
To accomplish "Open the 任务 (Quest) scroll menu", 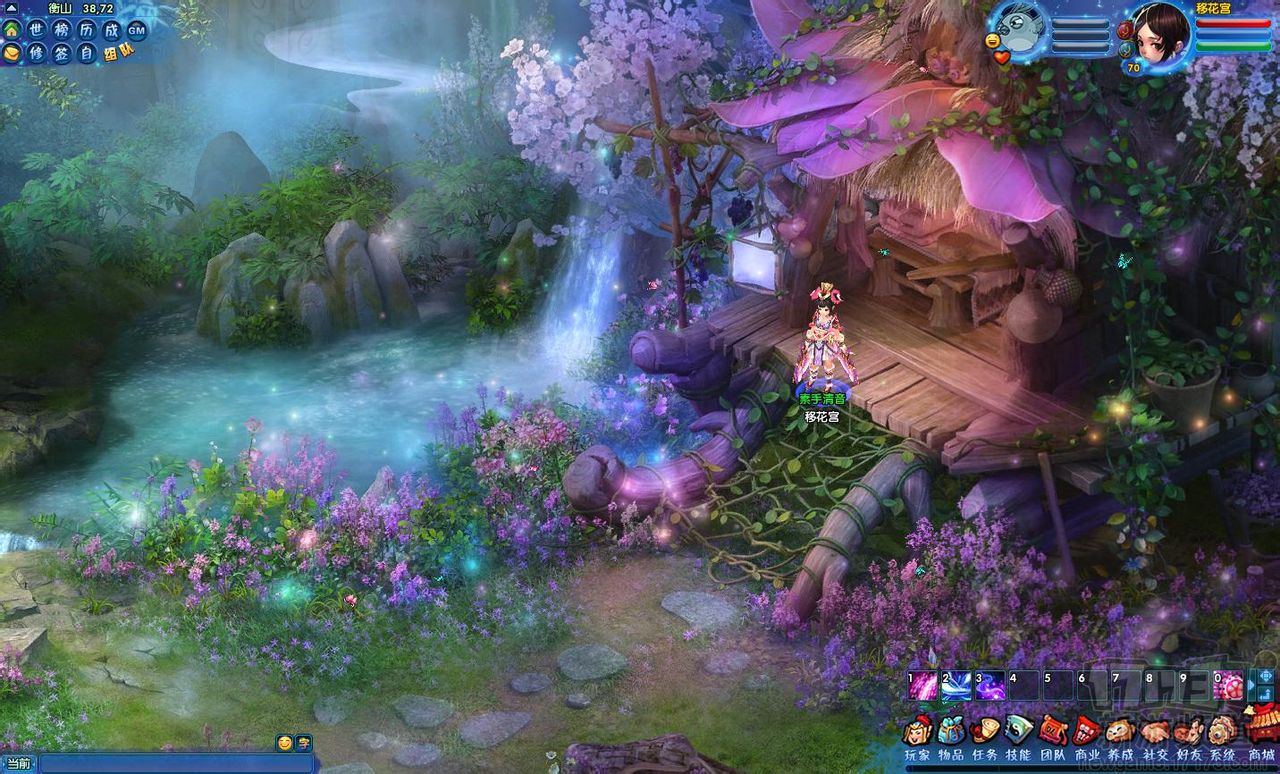I will (x=985, y=731).
